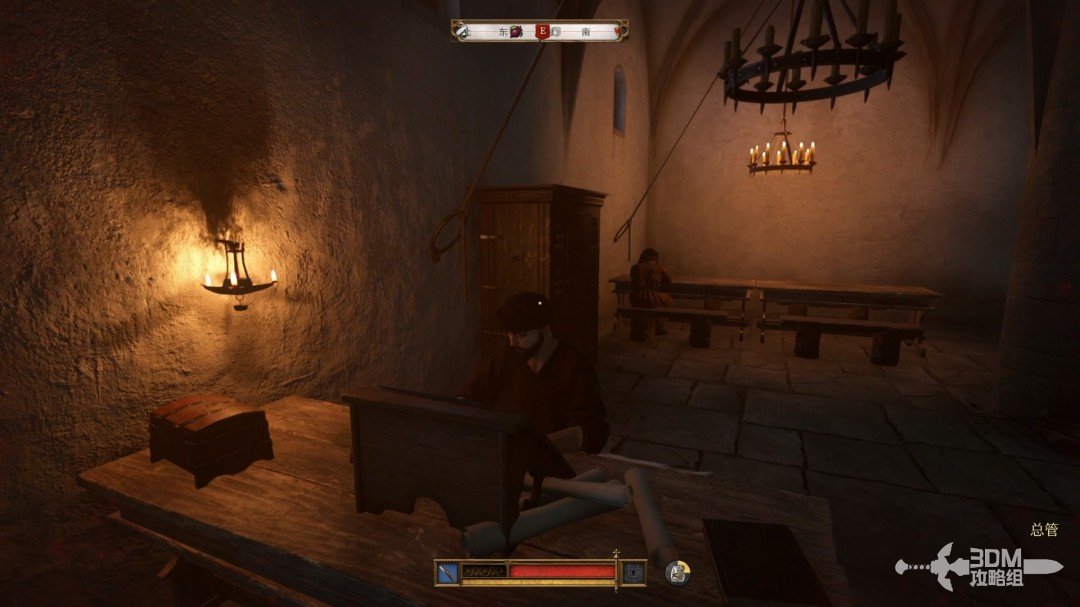
Task: Select the sword weapon icon on HUD
Action: [x=447, y=573]
